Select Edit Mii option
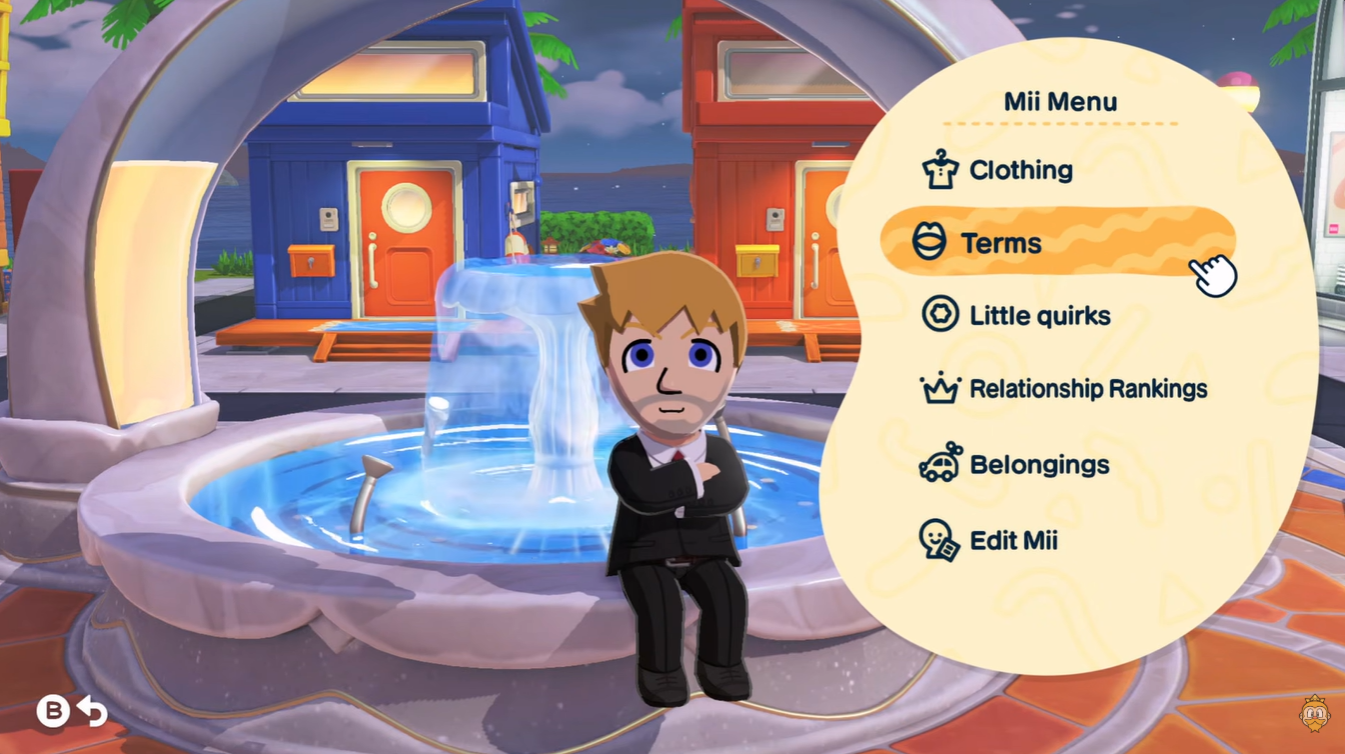 click(x=1012, y=541)
